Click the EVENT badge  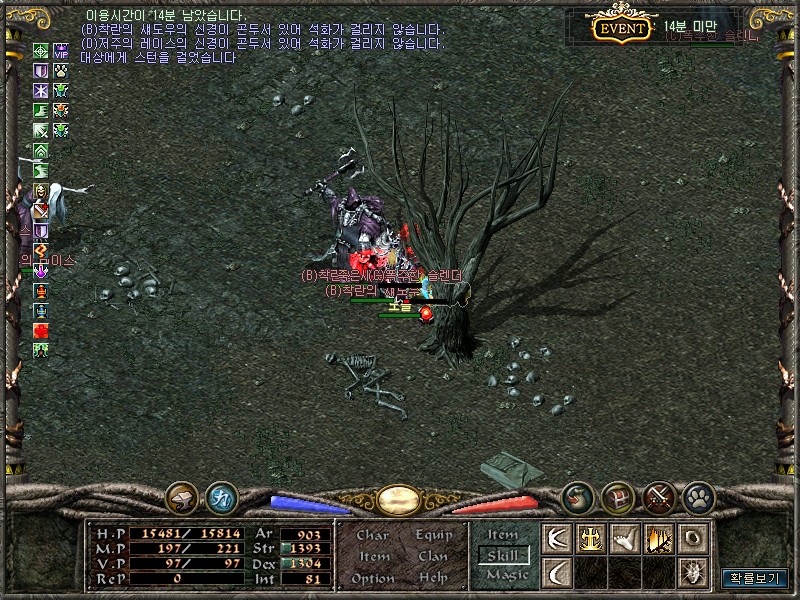pos(620,28)
